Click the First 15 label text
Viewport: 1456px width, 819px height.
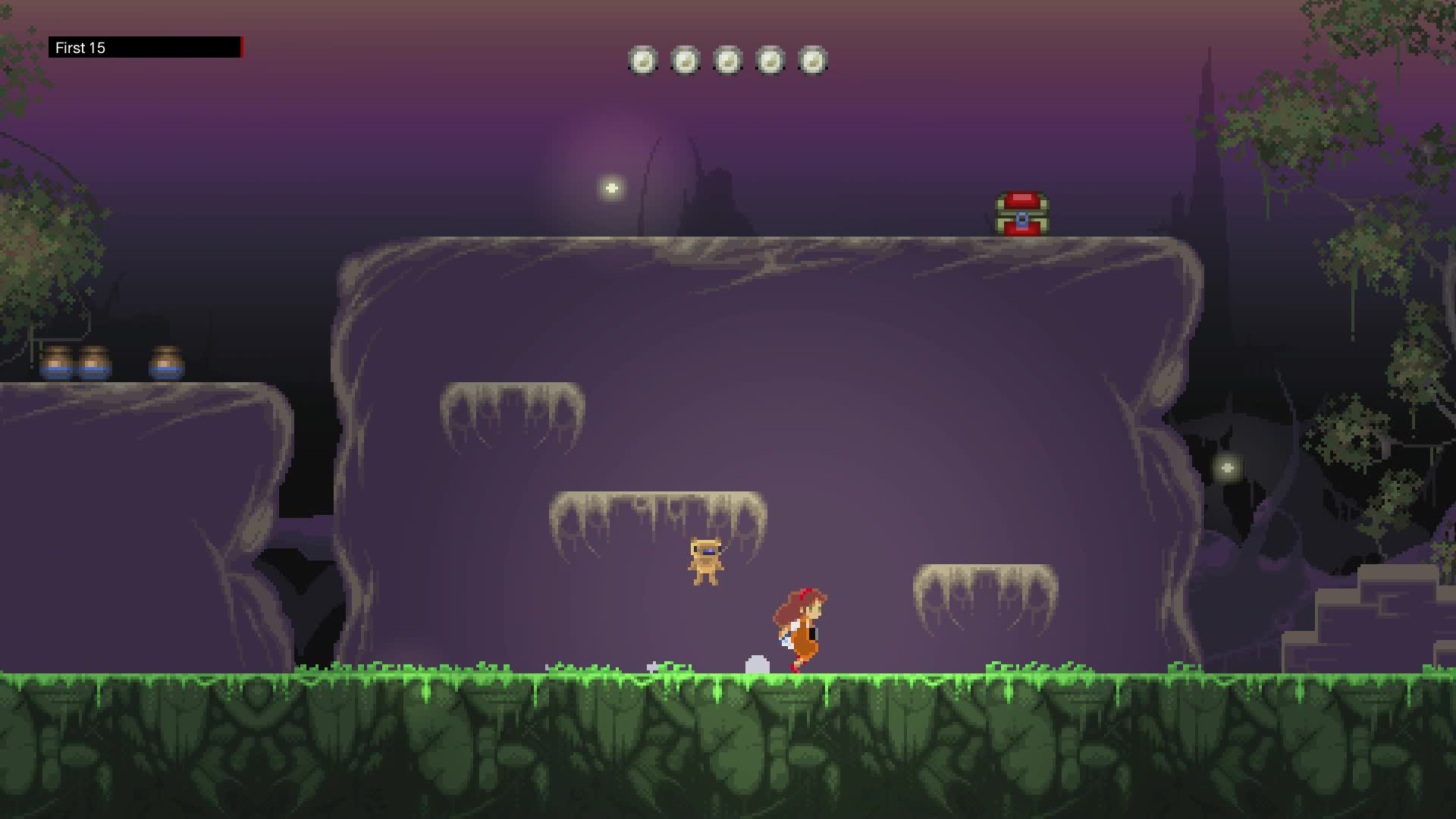(80, 48)
